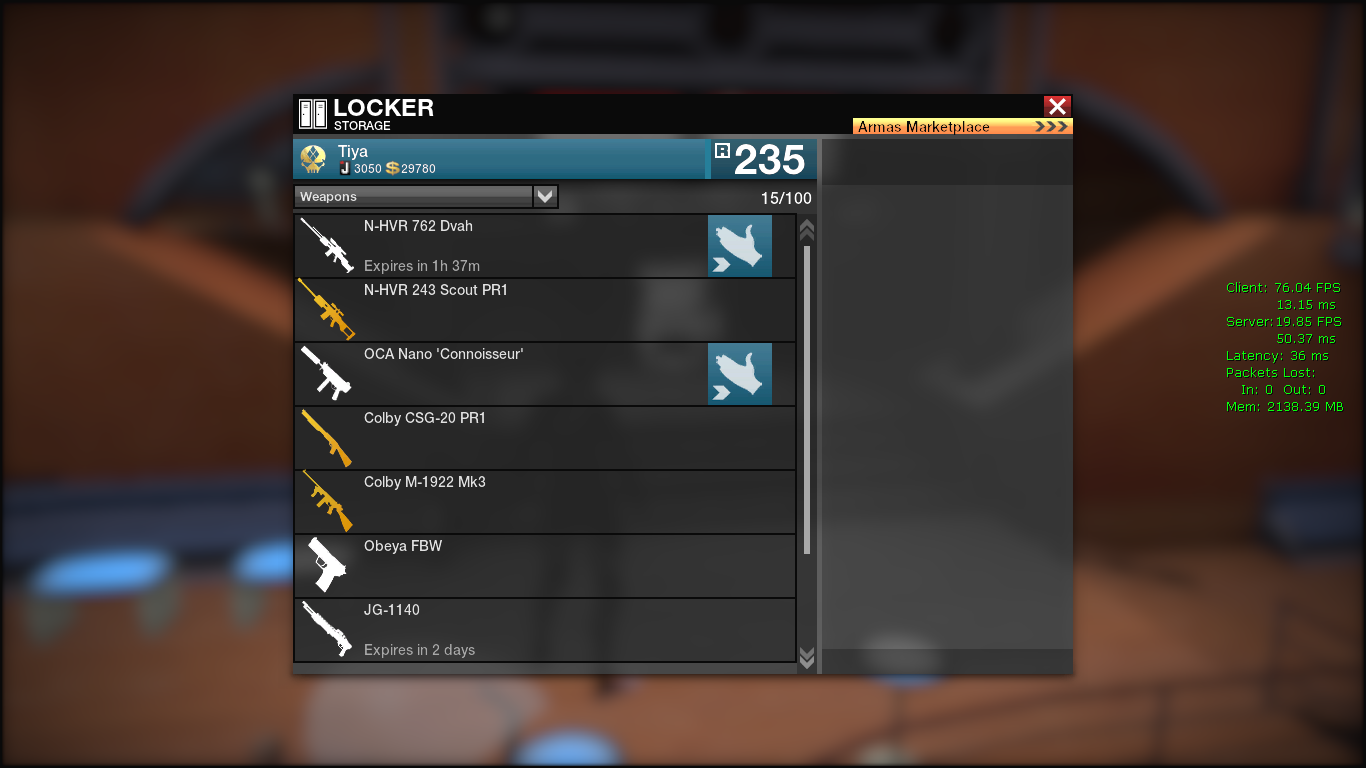Screen dimensions: 1366x768
Task: Click the weapon list scrollbar handle
Action: [x=807, y=400]
